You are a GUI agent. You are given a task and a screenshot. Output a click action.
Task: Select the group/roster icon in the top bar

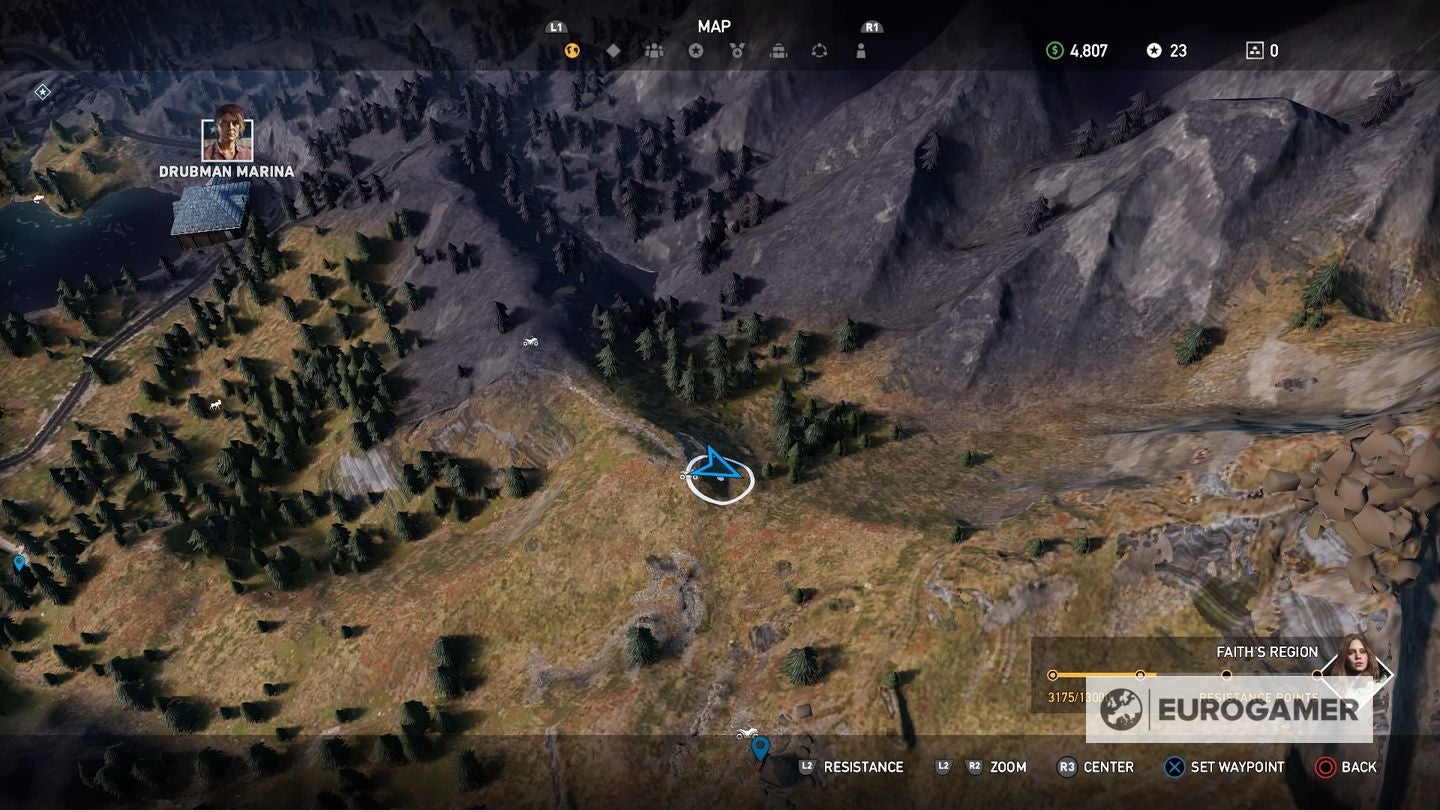click(x=655, y=49)
